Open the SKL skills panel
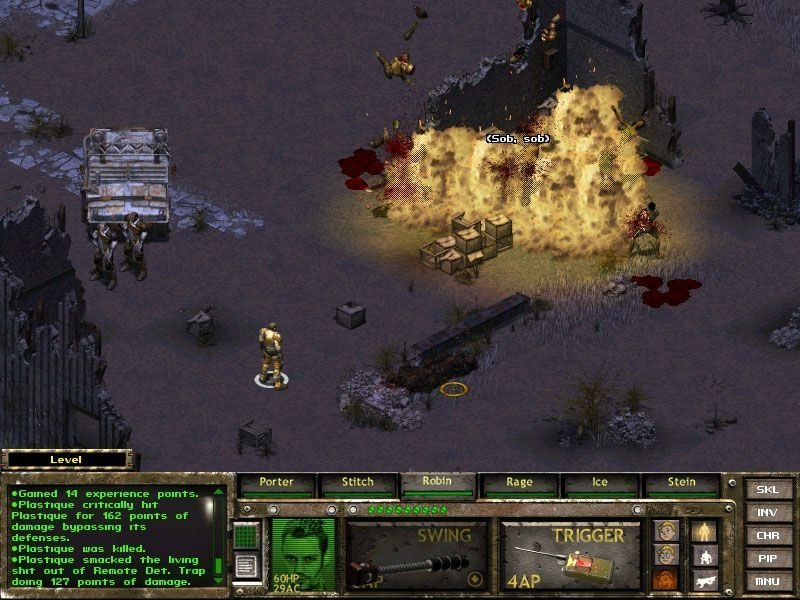Viewport: 800px width, 600px height. [x=768, y=490]
